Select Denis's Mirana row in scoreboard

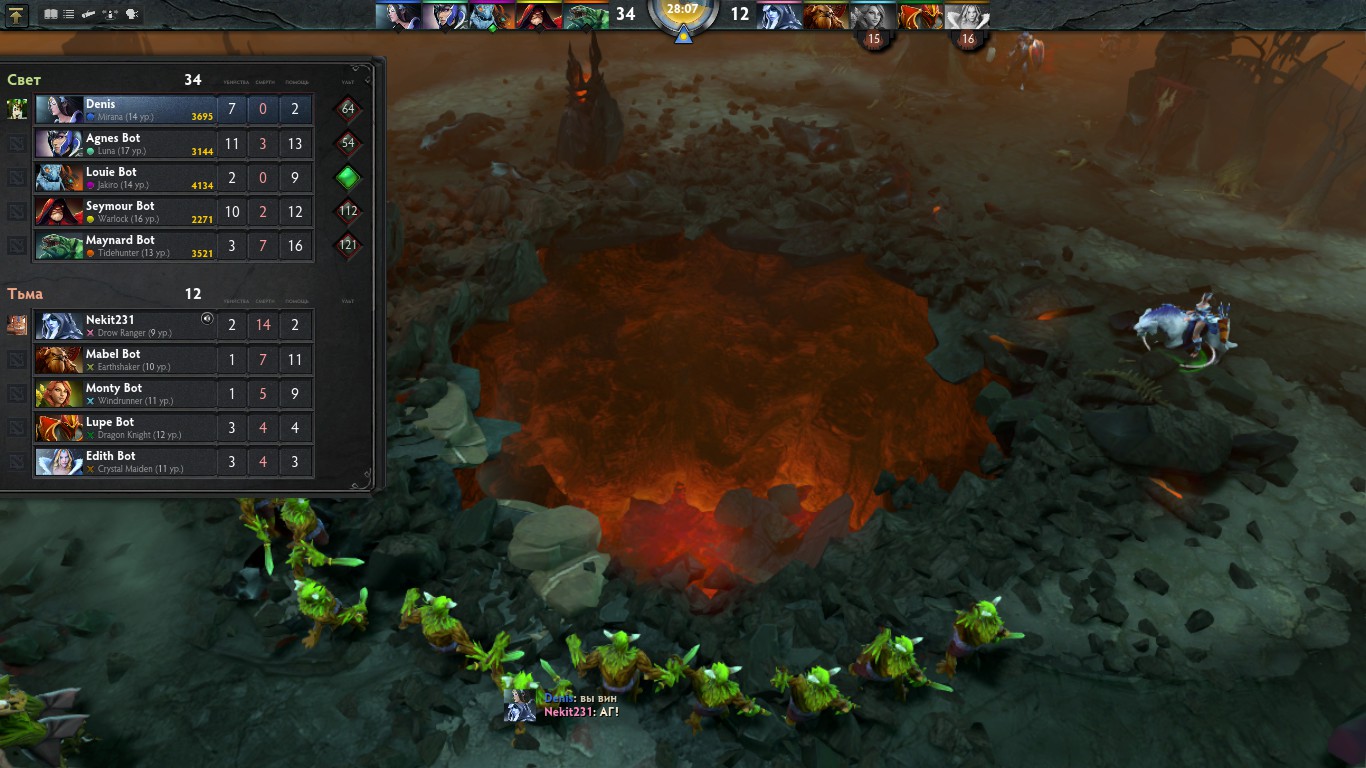pyautogui.click(x=125, y=109)
